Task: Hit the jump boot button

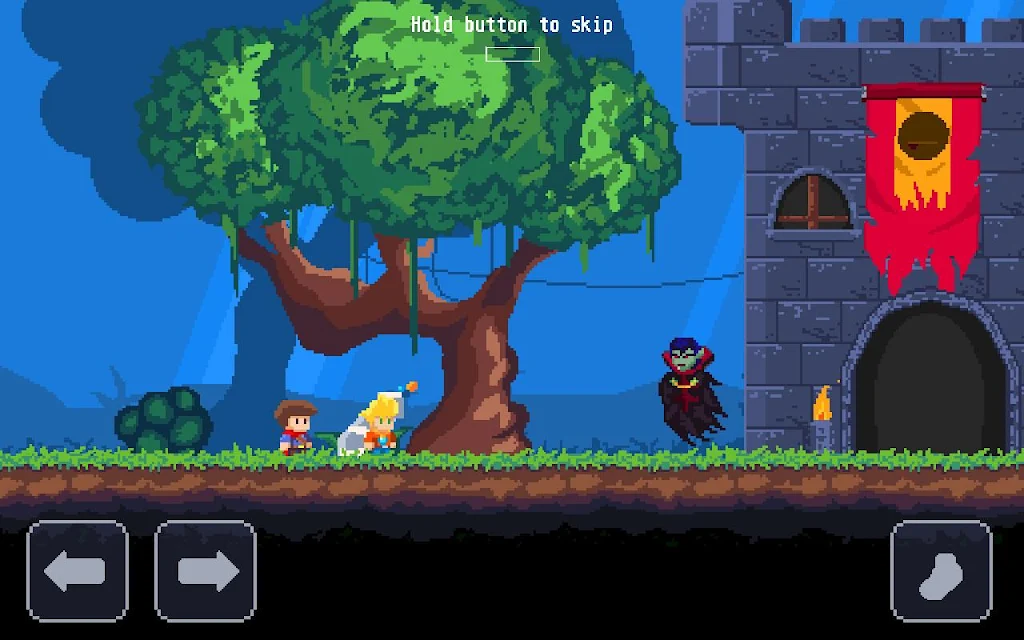Action: (941, 571)
